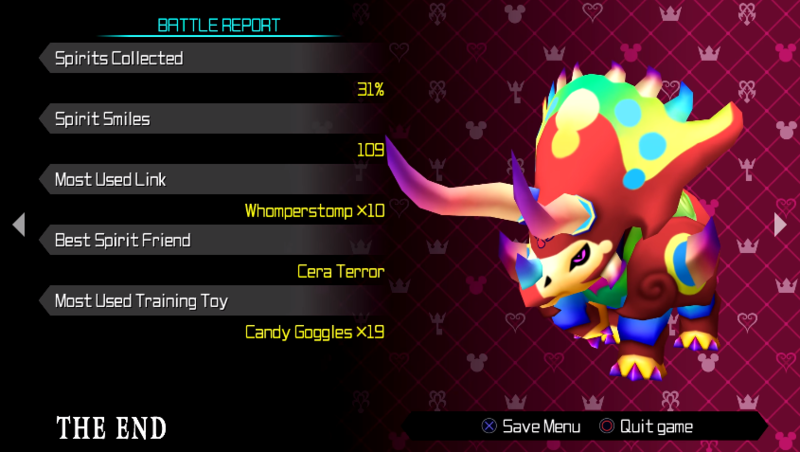Select the Spirits Collected row
The width and height of the screenshot is (800, 452).
click(x=200, y=59)
